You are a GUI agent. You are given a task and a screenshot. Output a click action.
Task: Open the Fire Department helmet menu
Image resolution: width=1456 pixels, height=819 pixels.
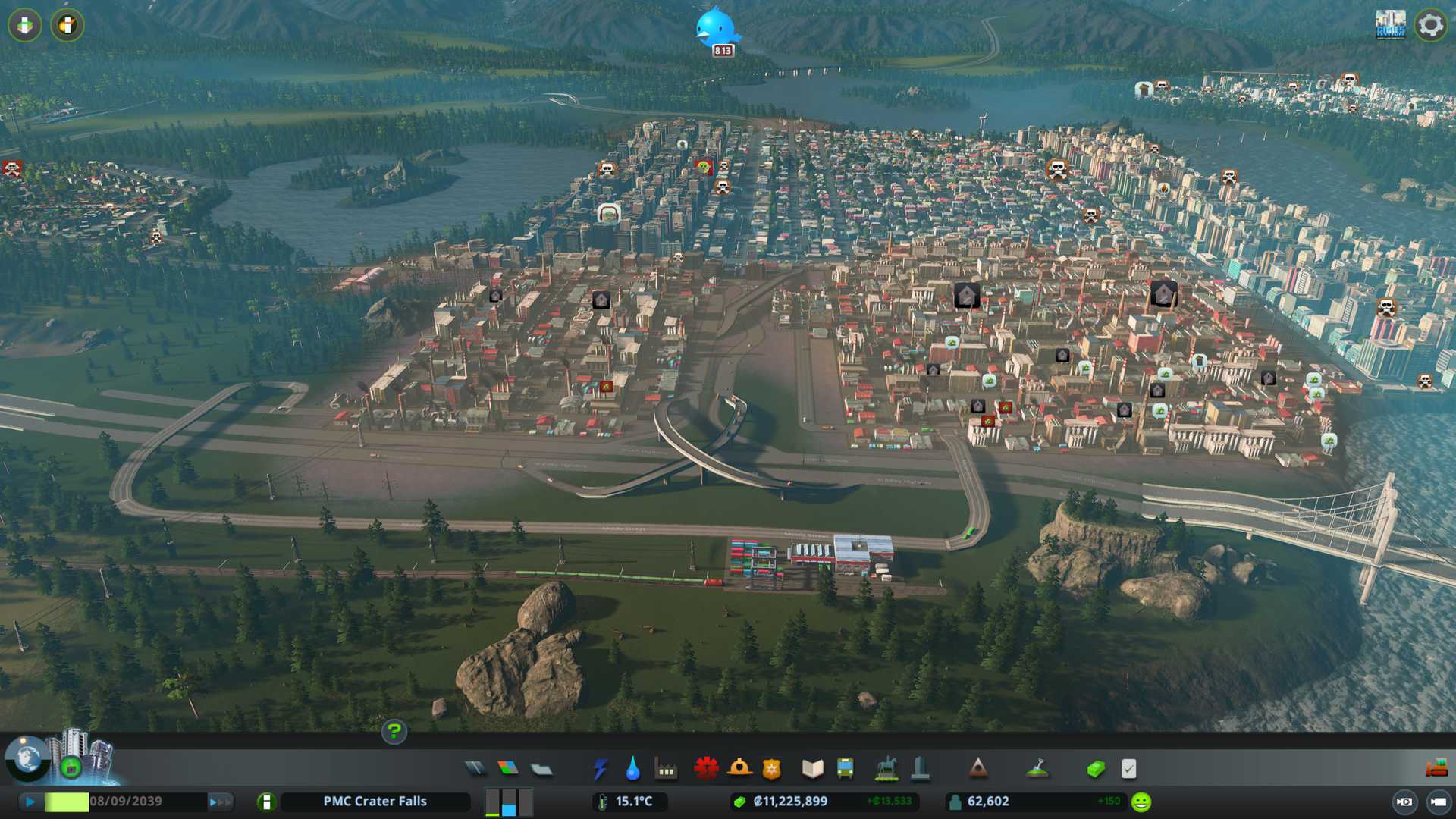click(x=739, y=769)
